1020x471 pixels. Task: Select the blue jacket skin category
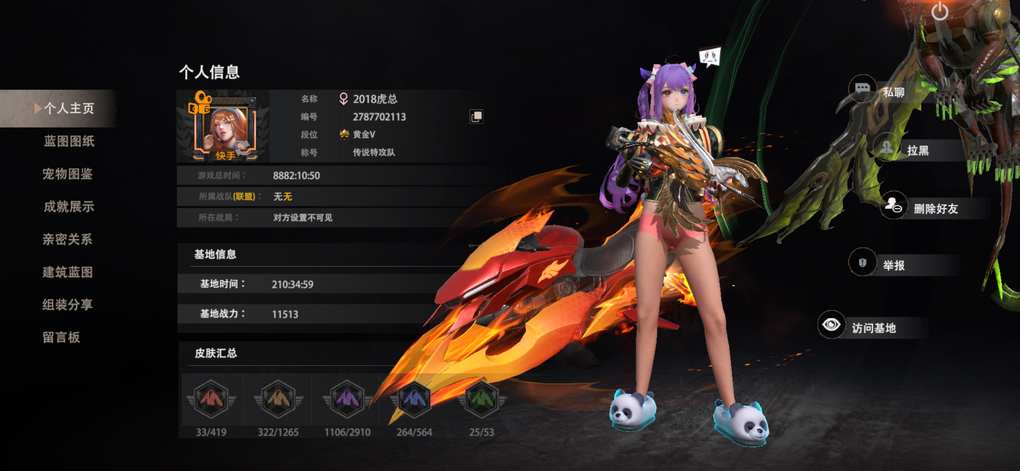click(412, 400)
